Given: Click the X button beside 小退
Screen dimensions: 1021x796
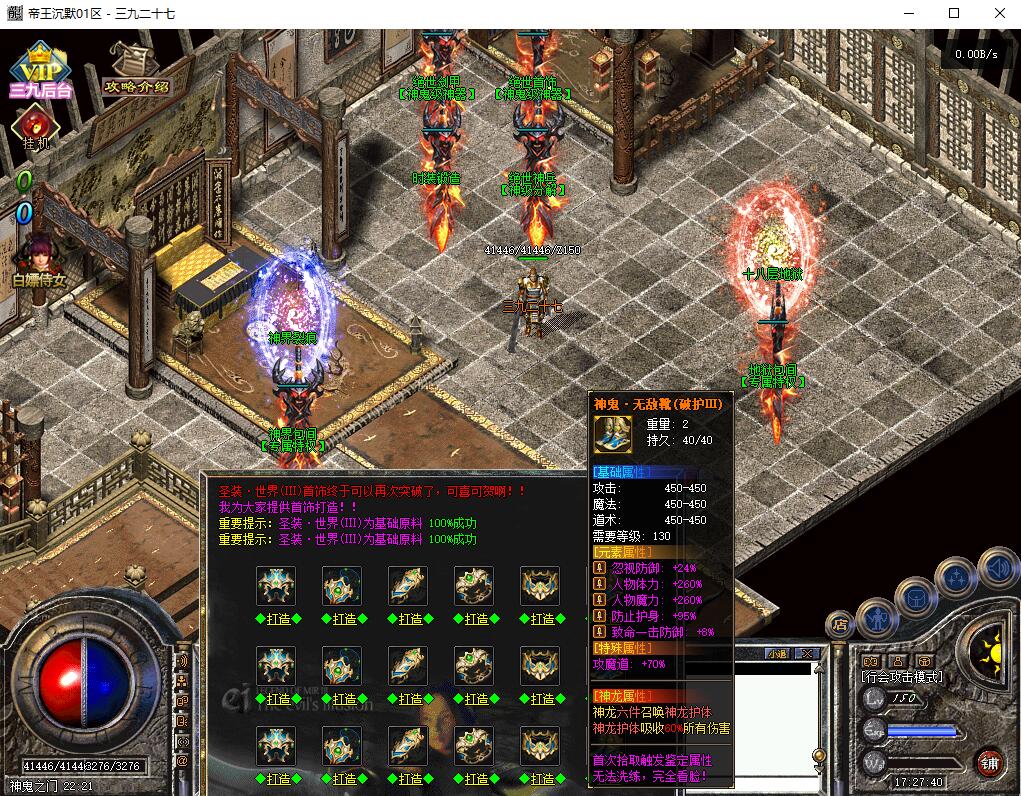Looking at the screenshot, I should (x=807, y=654).
